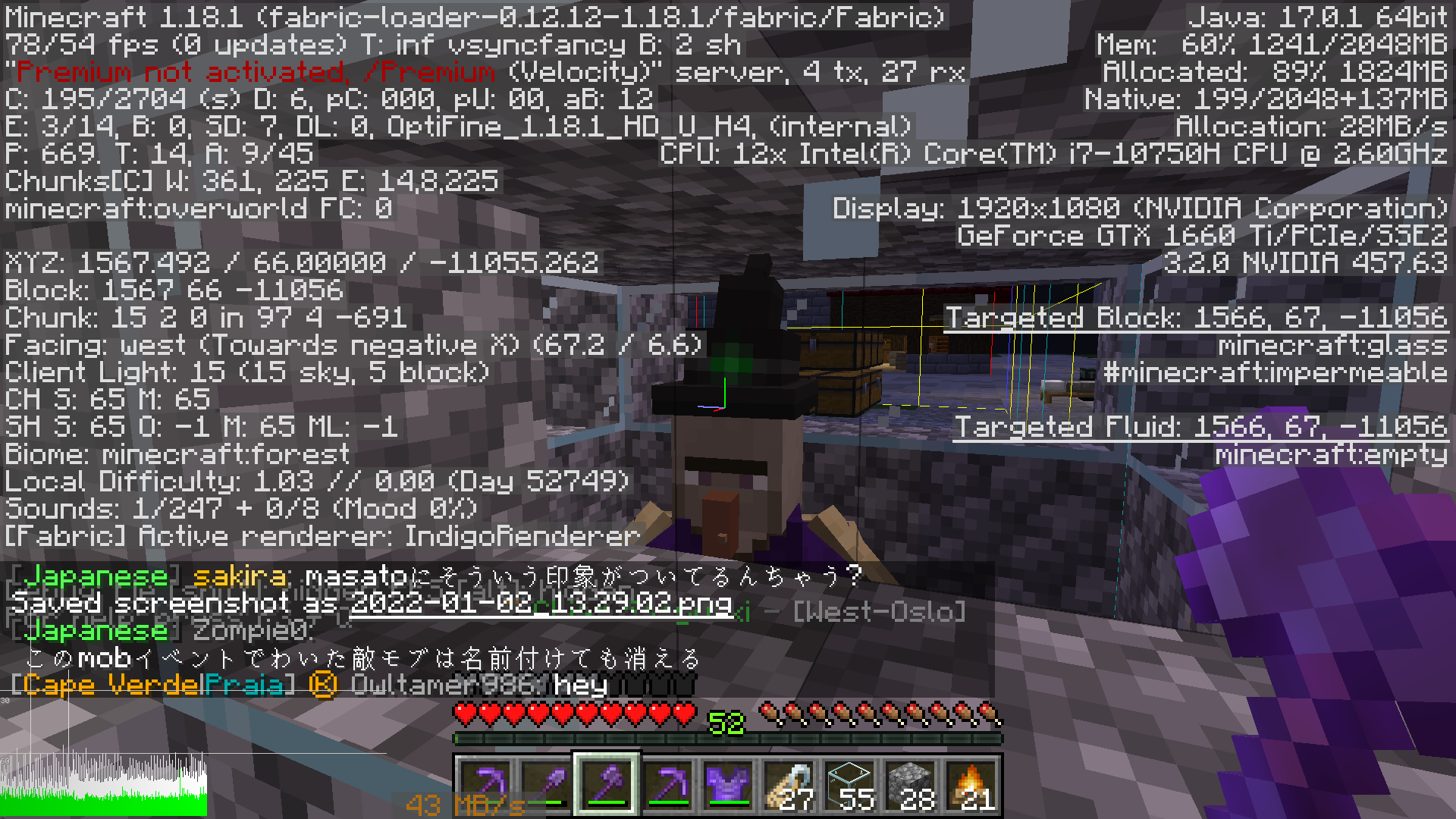The width and height of the screenshot is (1456, 819).
Task: Click the leftmost heart in the health bar
Action: pyautogui.click(x=464, y=714)
